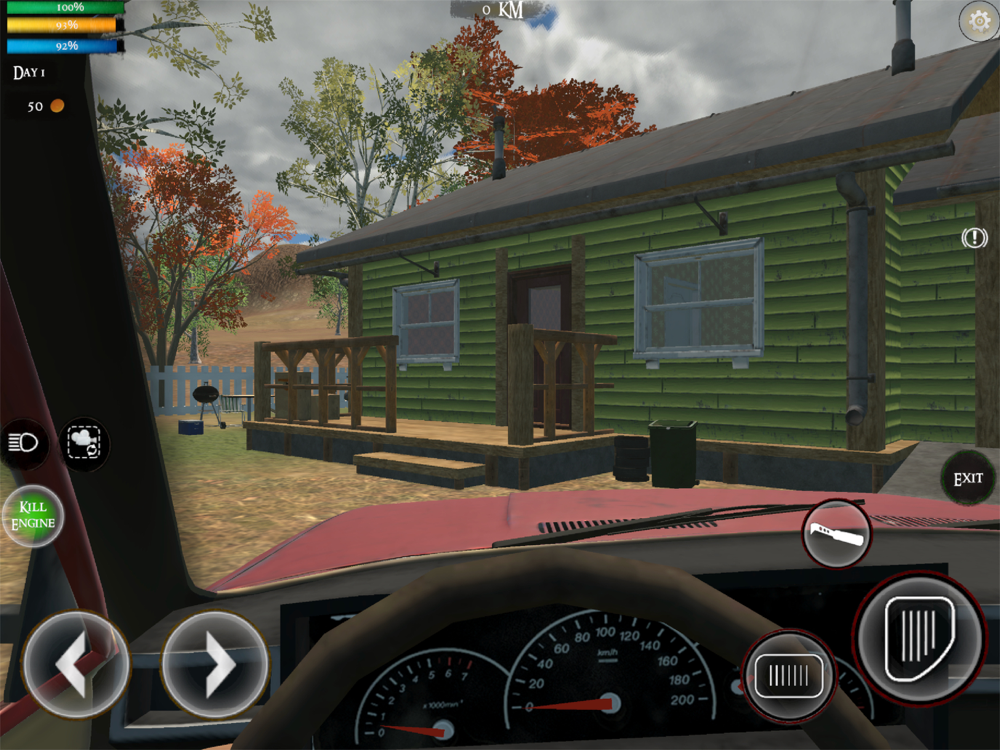Steer right with the right arrow button
The height and width of the screenshot is (750, 1000).
214,664
